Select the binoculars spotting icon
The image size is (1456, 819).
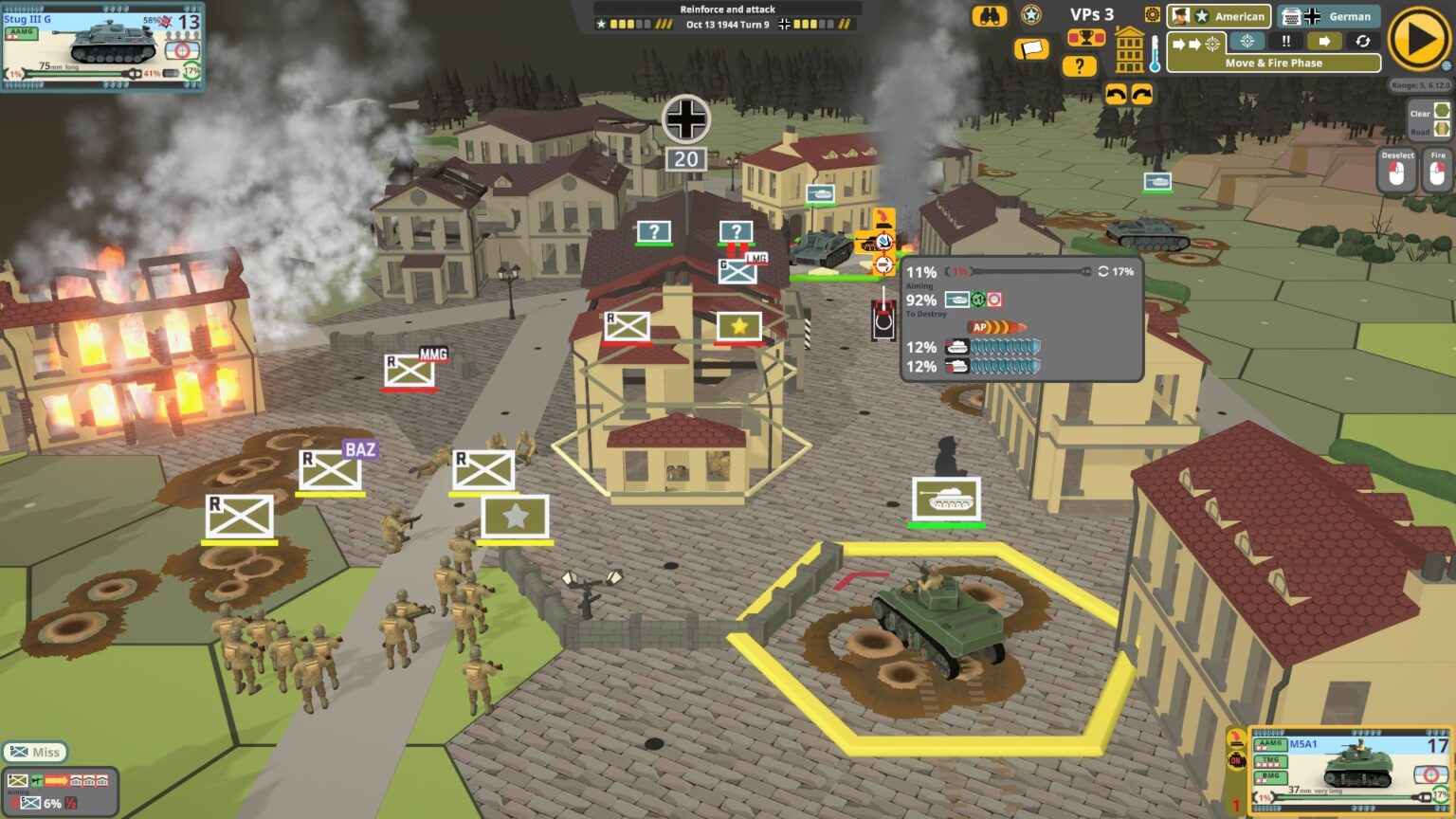click(987, 15)
